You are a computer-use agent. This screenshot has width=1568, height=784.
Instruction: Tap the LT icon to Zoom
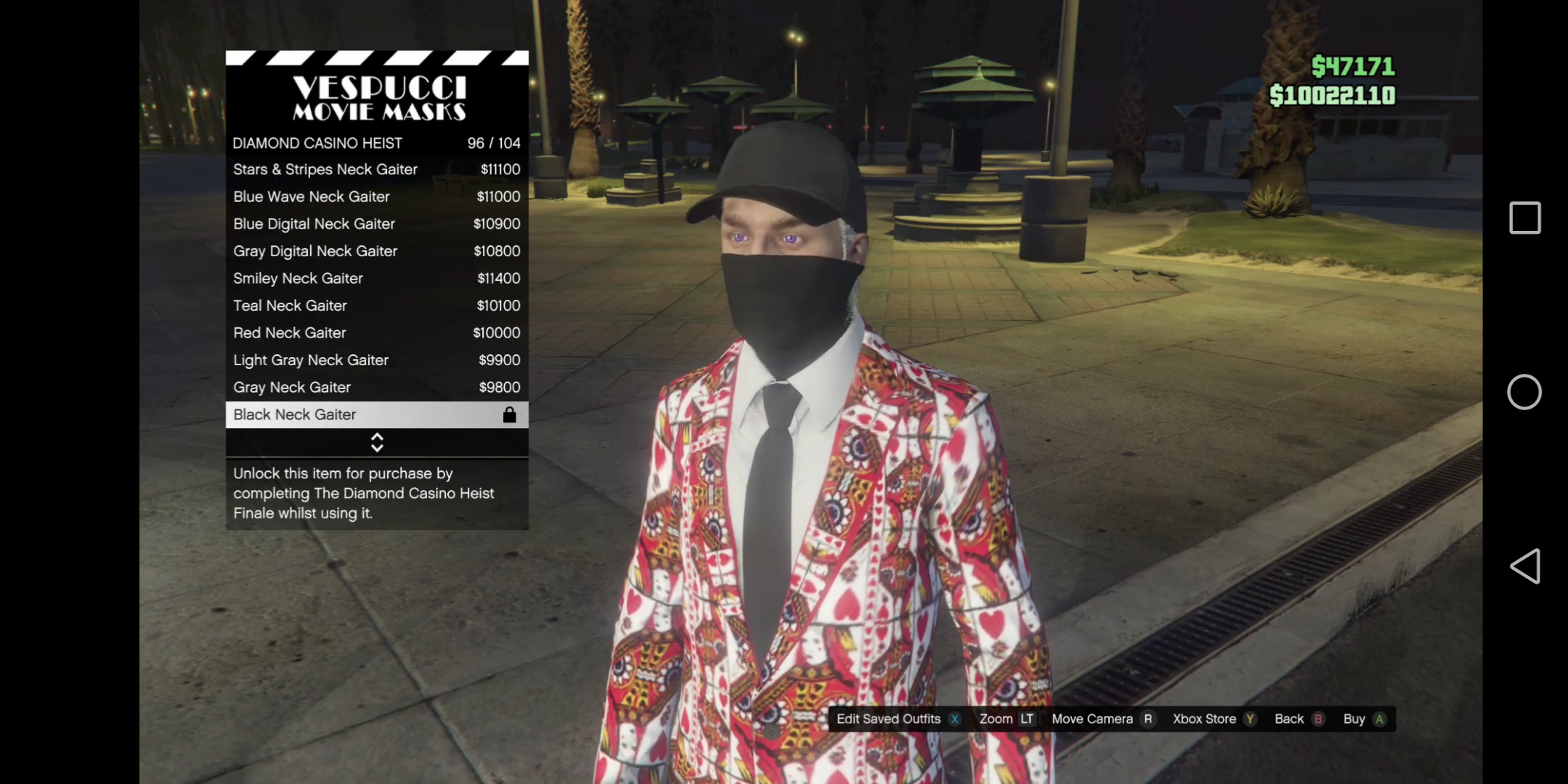[x=1027, y=719]
